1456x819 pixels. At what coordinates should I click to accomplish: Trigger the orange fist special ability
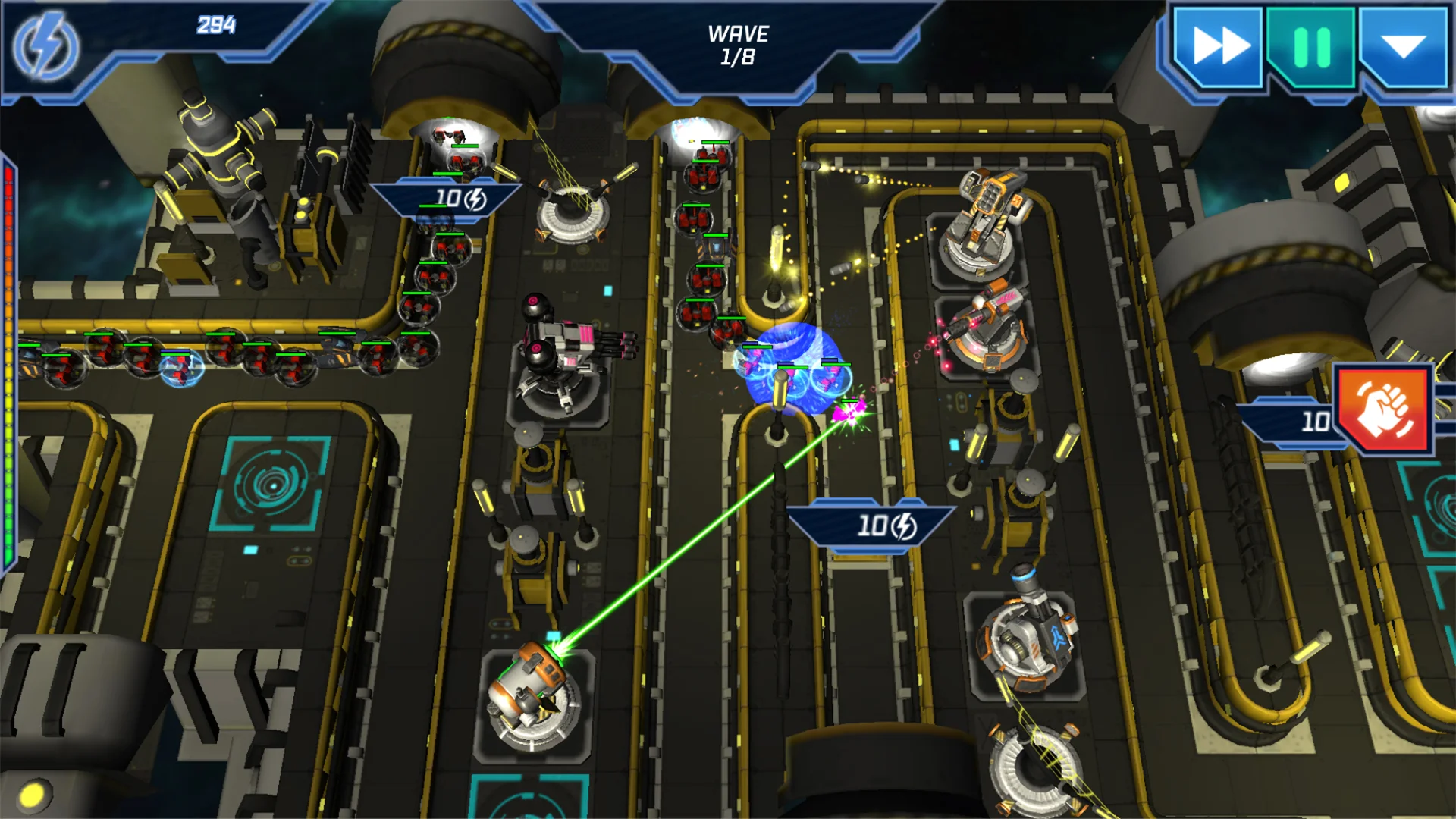coord(1383,409)
